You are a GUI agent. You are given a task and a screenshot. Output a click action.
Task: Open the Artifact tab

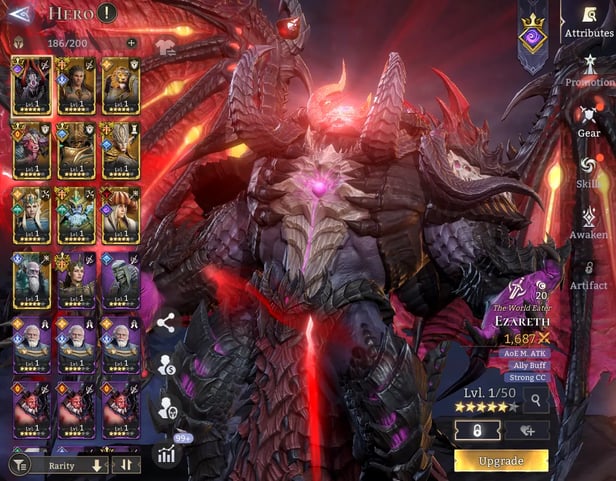pyautogui.click(x=588, y=272)
